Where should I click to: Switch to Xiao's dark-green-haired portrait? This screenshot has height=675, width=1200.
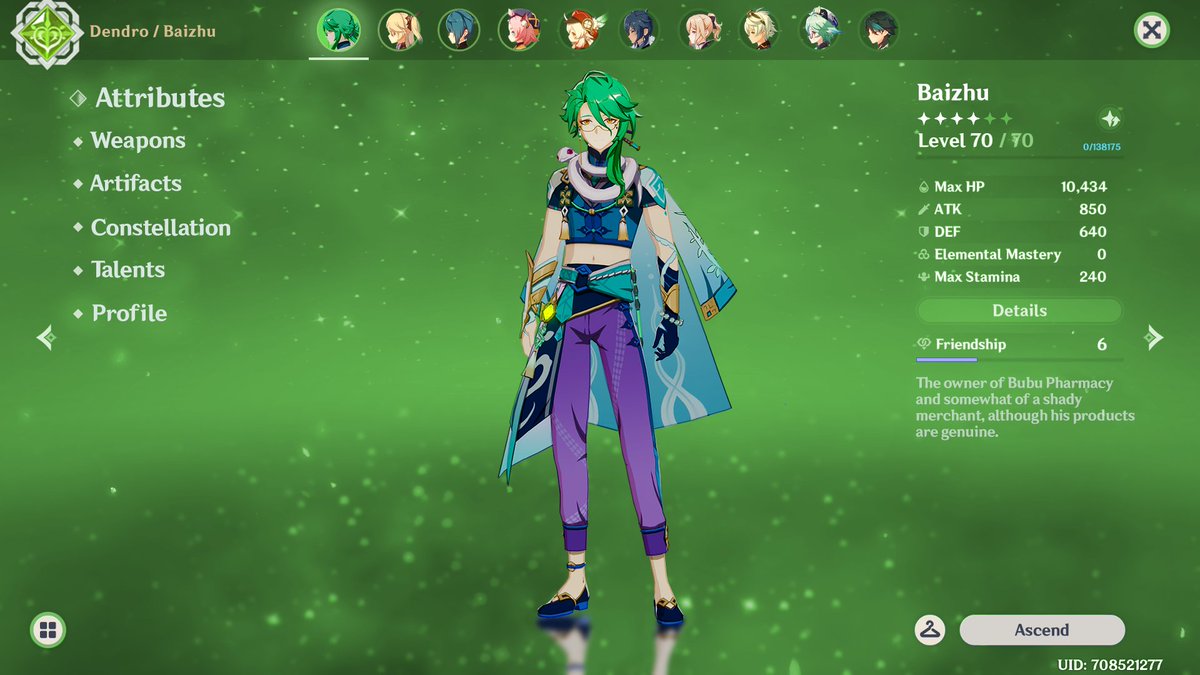[878, 30]
